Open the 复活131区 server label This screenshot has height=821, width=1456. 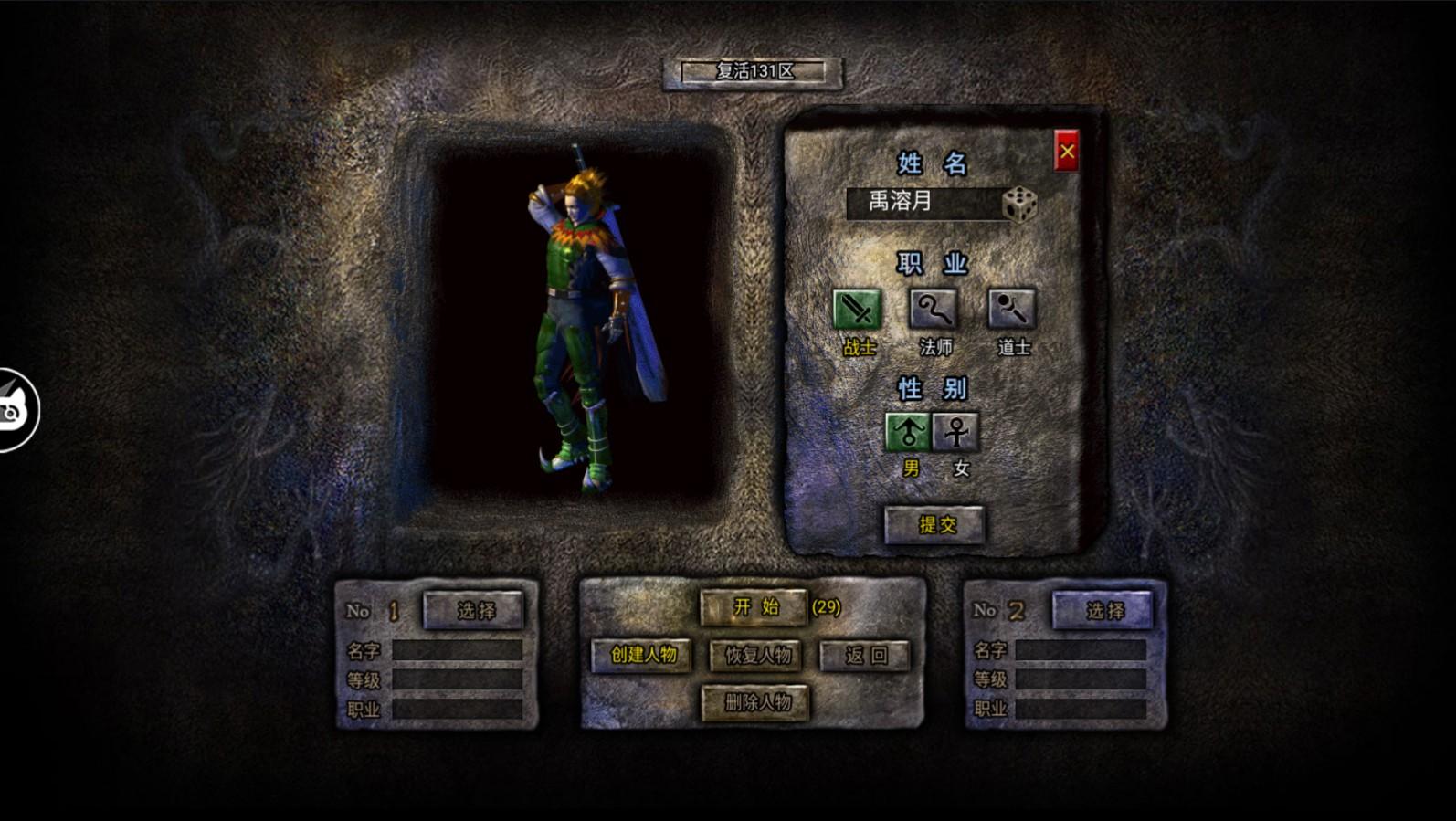click(x=753, y=72)
